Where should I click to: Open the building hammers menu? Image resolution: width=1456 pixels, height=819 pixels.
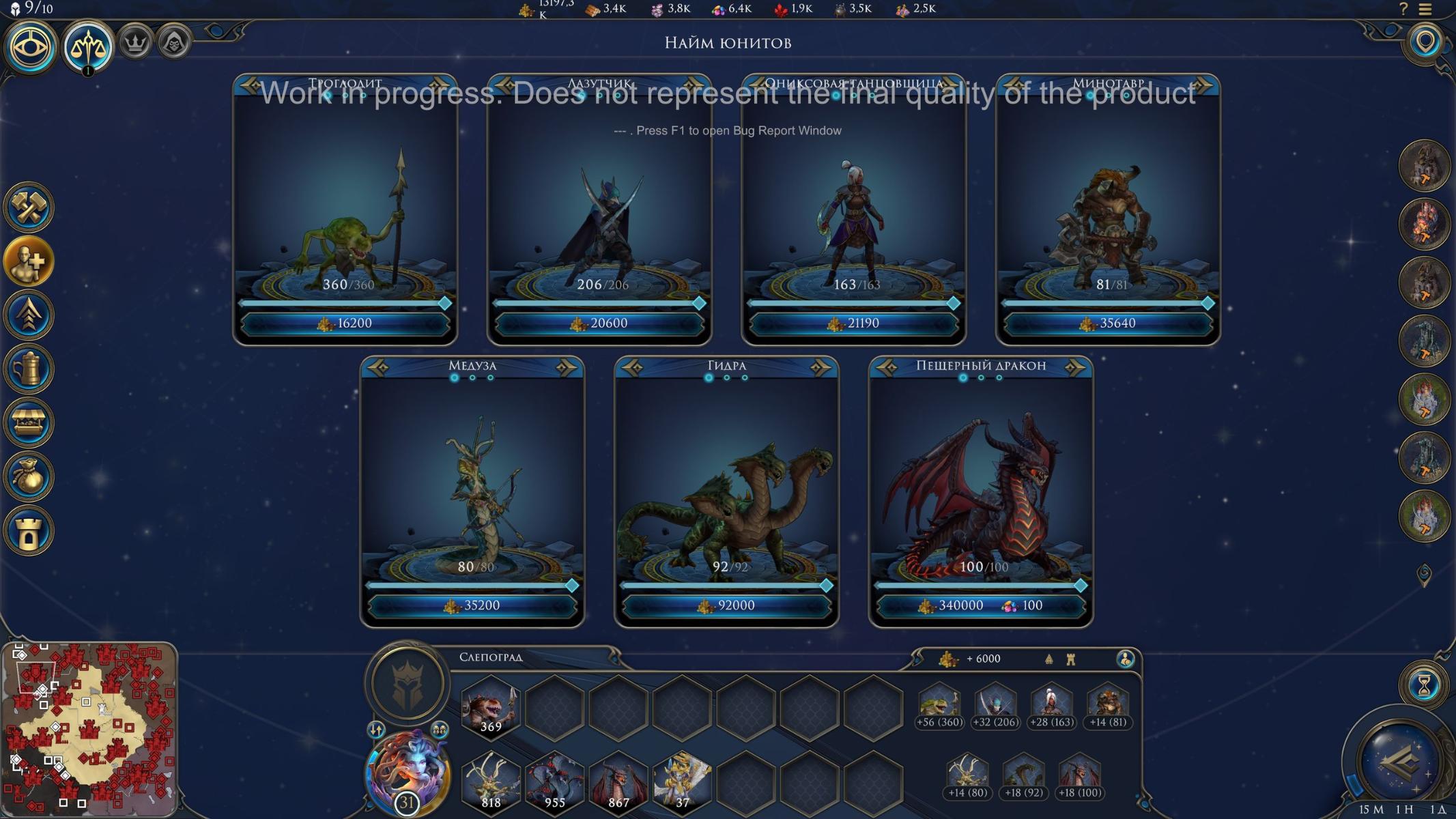29,207
